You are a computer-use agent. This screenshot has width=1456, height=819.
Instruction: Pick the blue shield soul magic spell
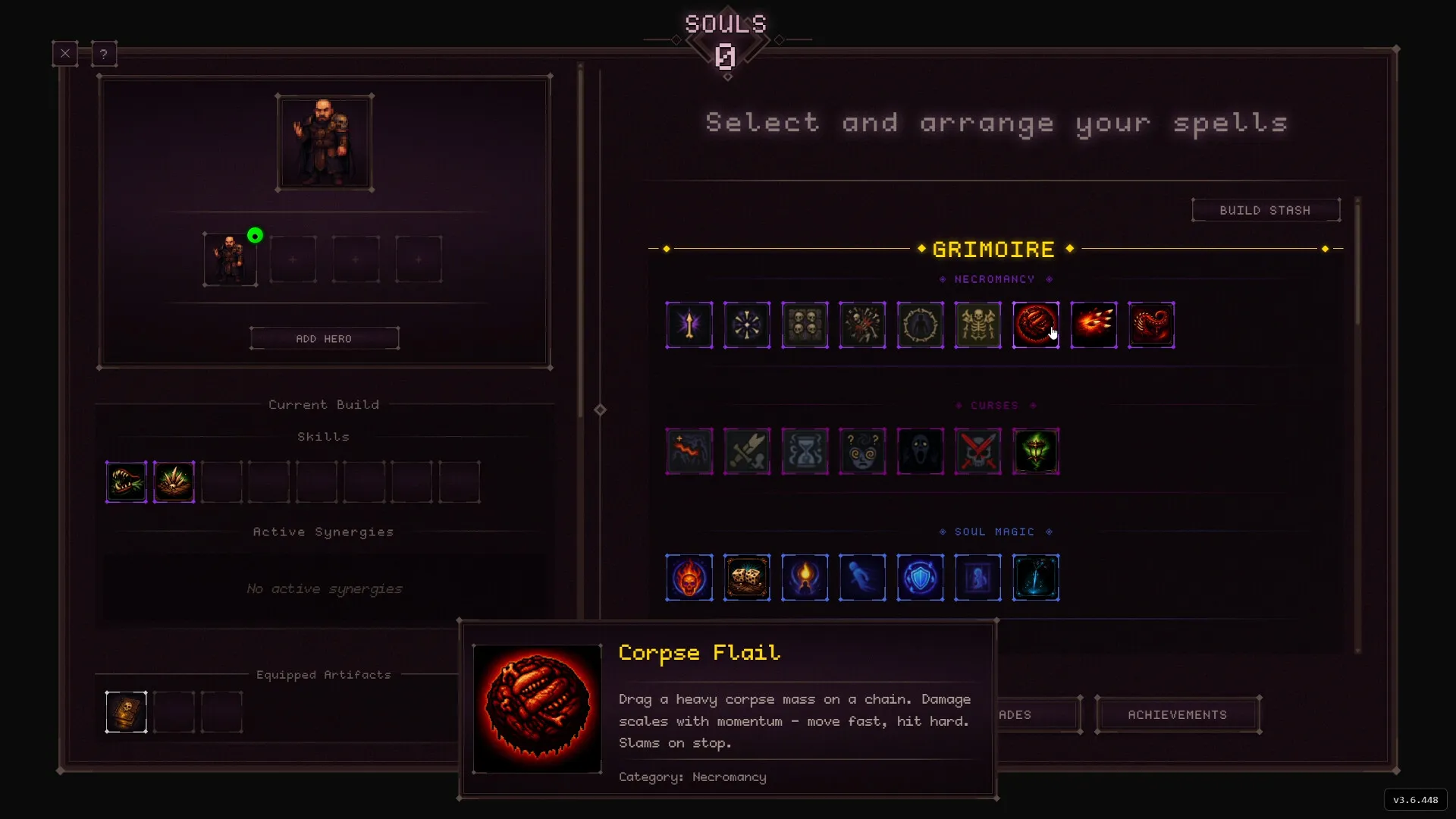[x=920, y=578]
